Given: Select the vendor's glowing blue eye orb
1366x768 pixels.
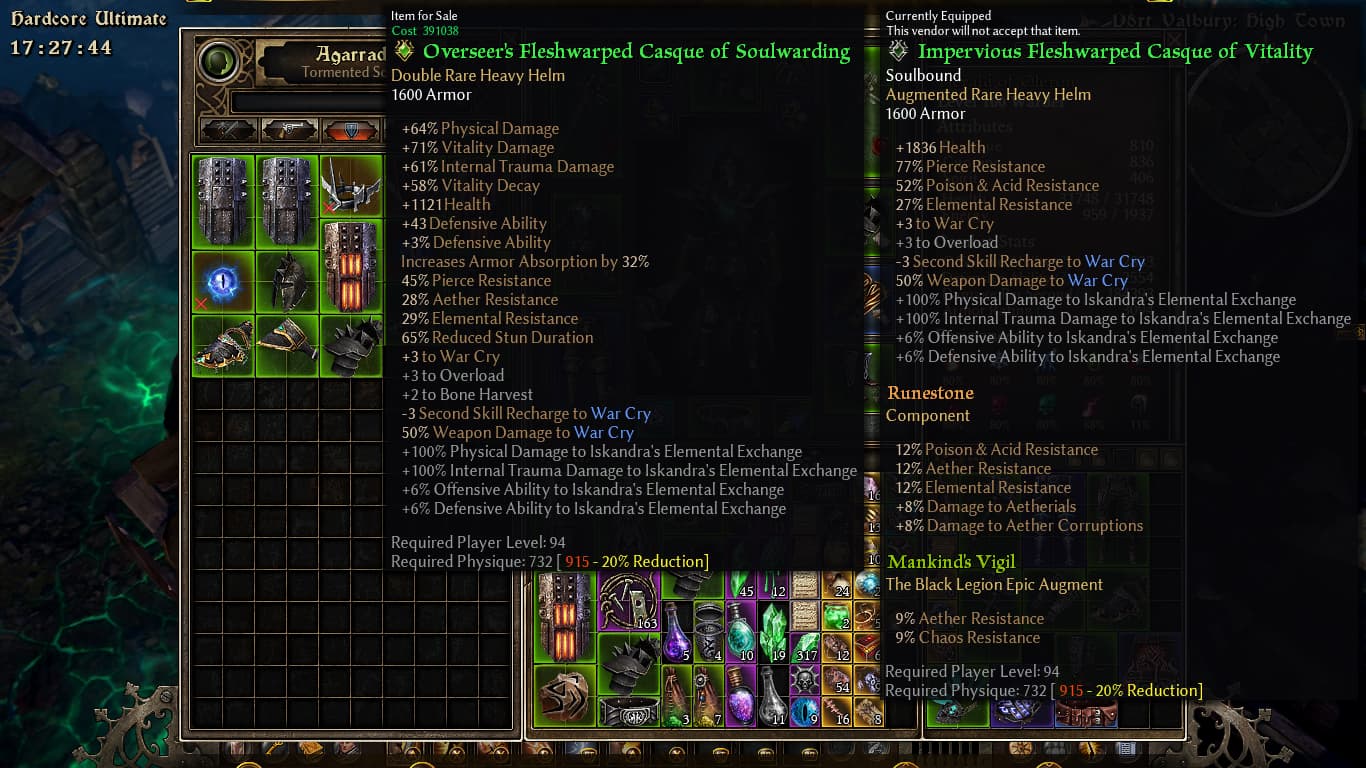Looking at the screenshot, I should click(x=223, y=280).
